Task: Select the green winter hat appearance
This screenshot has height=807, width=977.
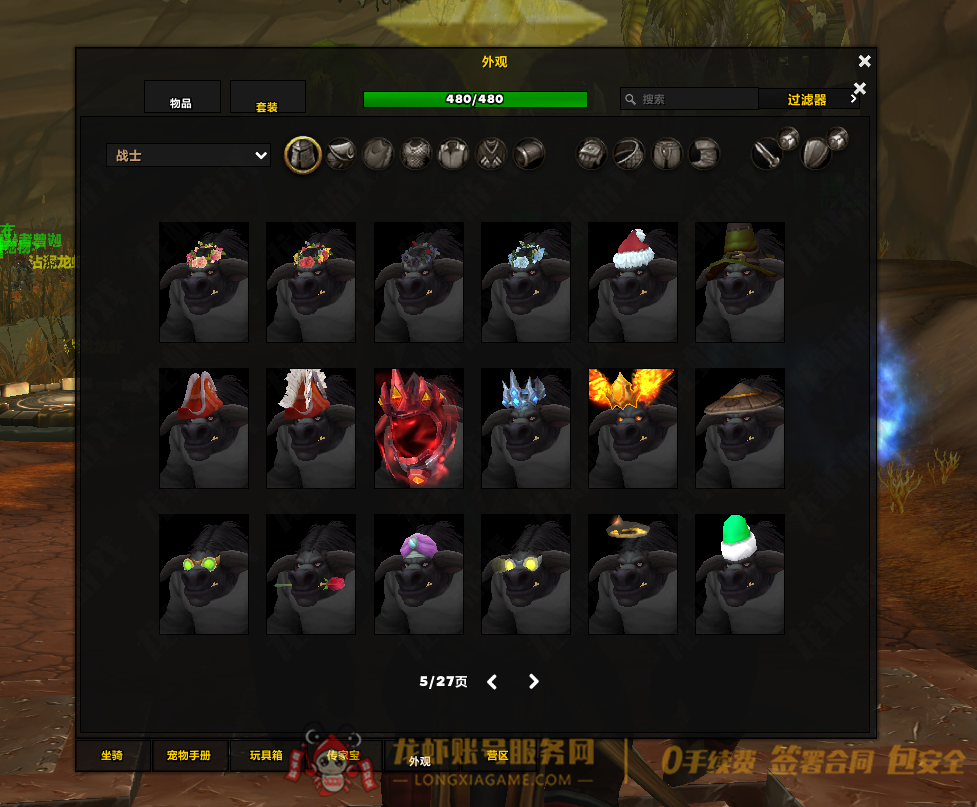Action: point(740,574)
